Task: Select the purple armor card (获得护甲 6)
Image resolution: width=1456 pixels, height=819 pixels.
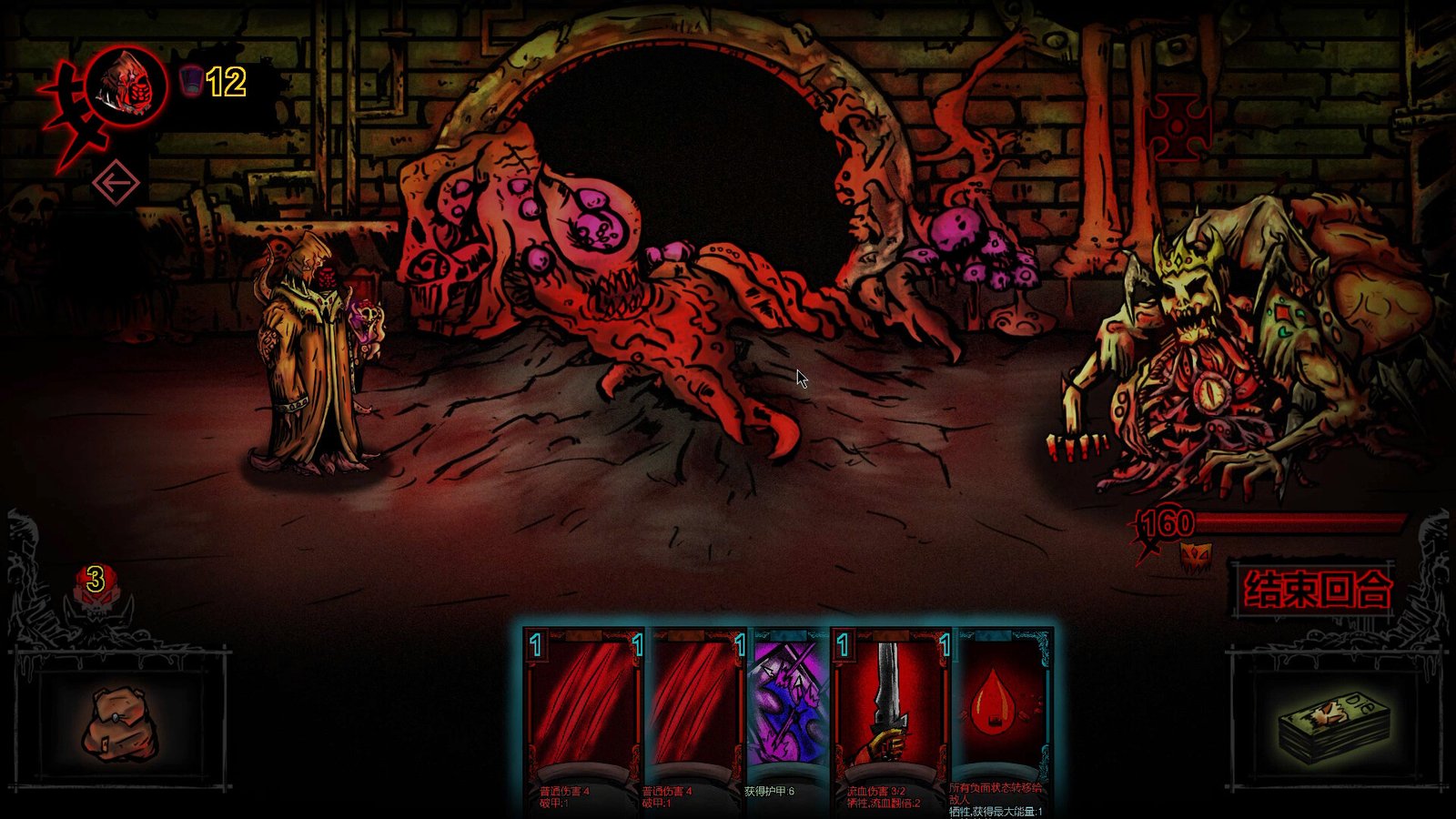Action: (788, 710)
